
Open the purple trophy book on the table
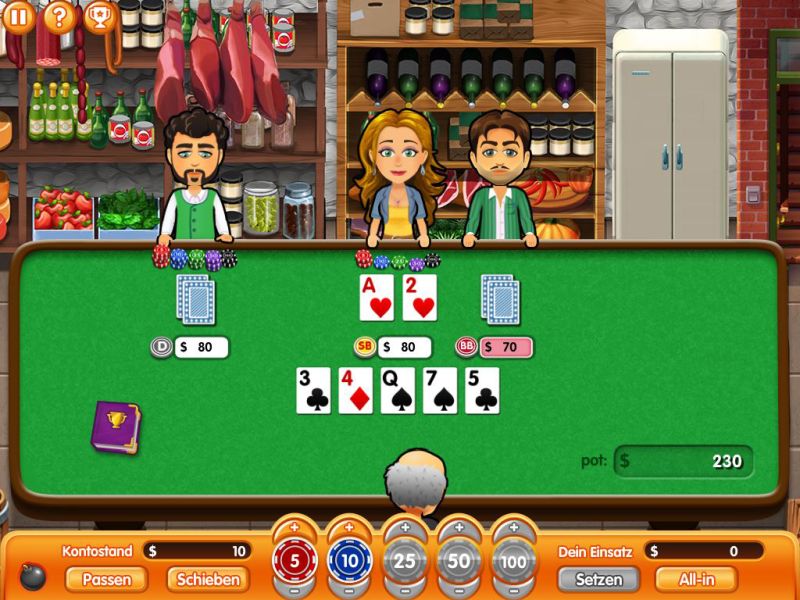[115, 427]
